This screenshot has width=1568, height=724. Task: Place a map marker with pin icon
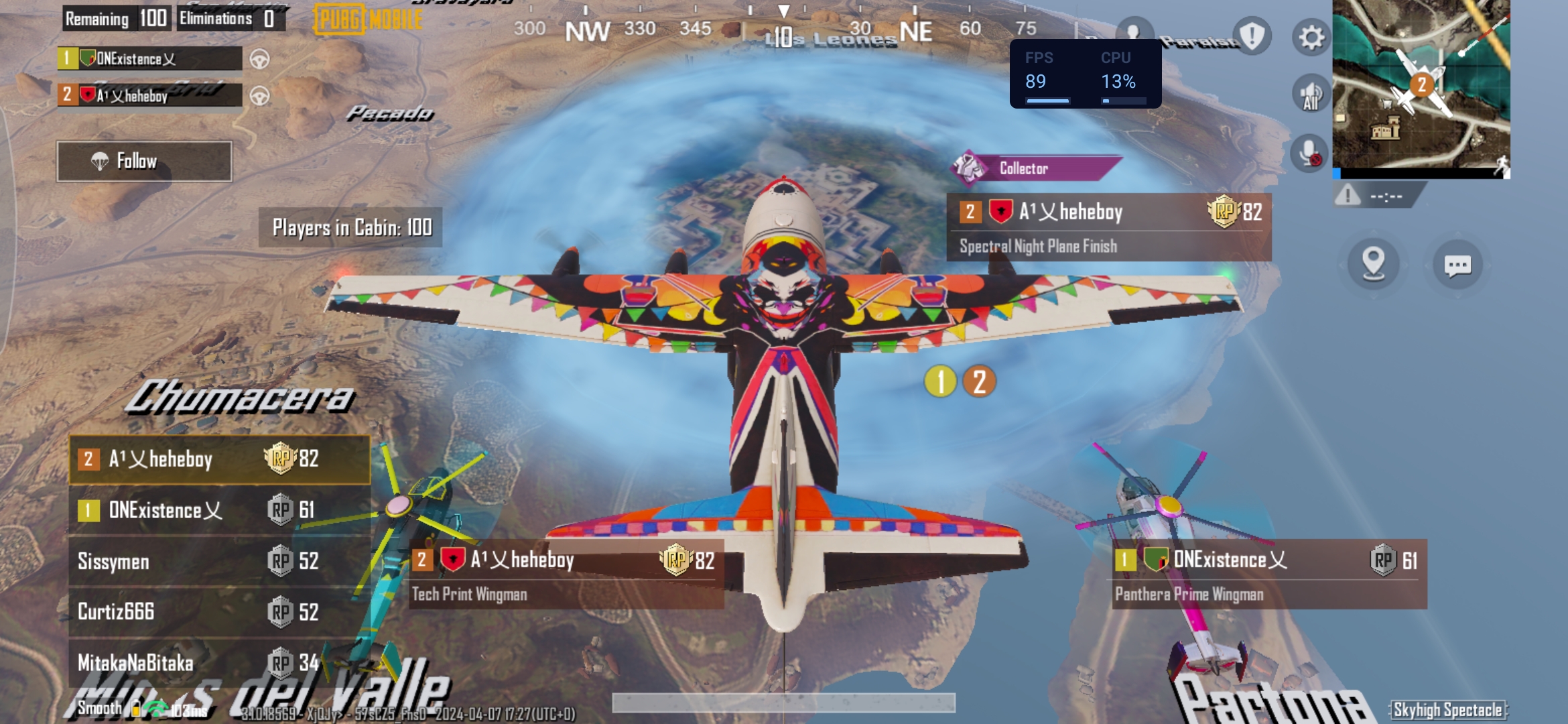point(1373,263)
